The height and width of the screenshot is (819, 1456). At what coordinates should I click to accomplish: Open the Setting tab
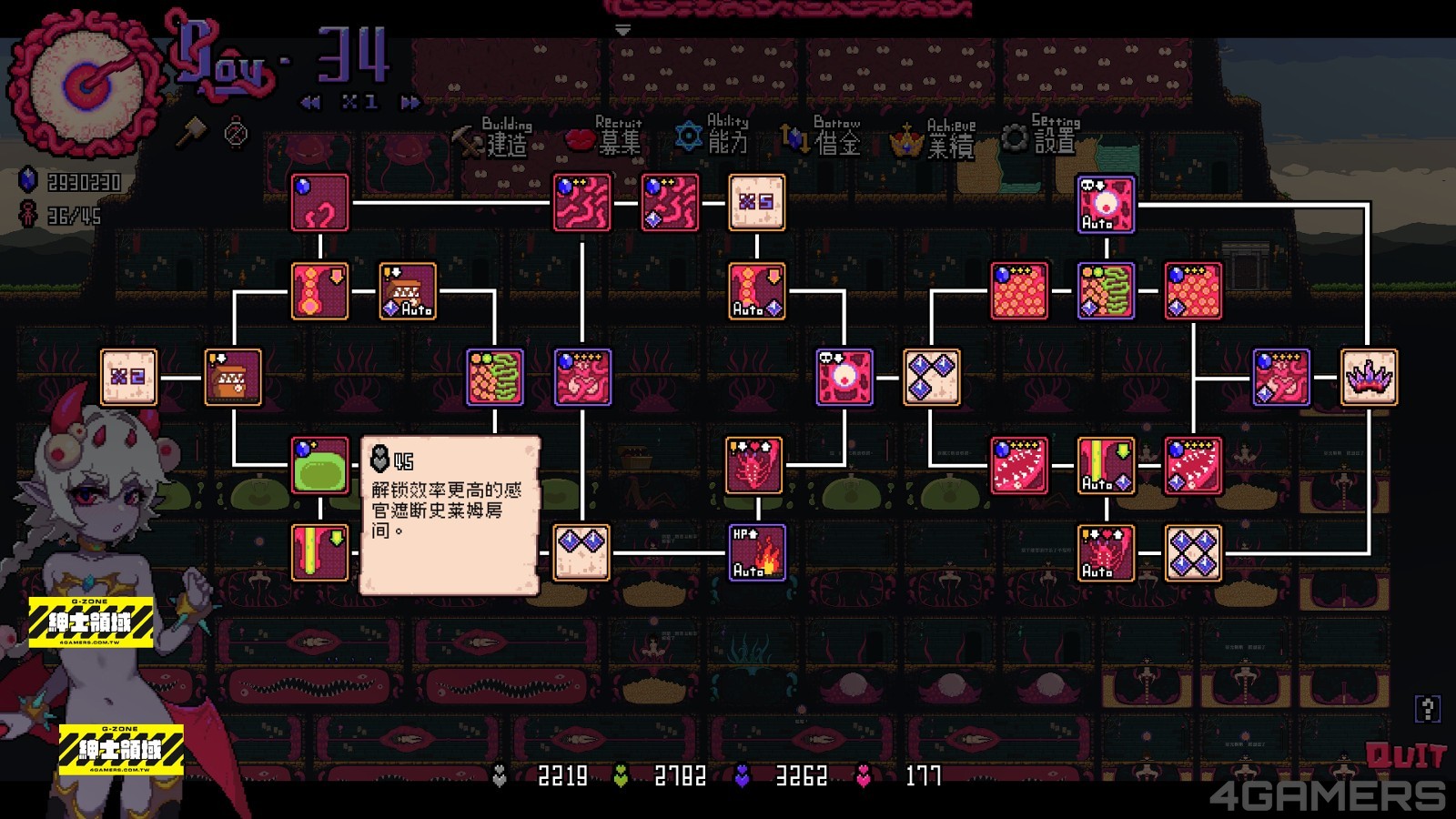(x=1042, y=136)
